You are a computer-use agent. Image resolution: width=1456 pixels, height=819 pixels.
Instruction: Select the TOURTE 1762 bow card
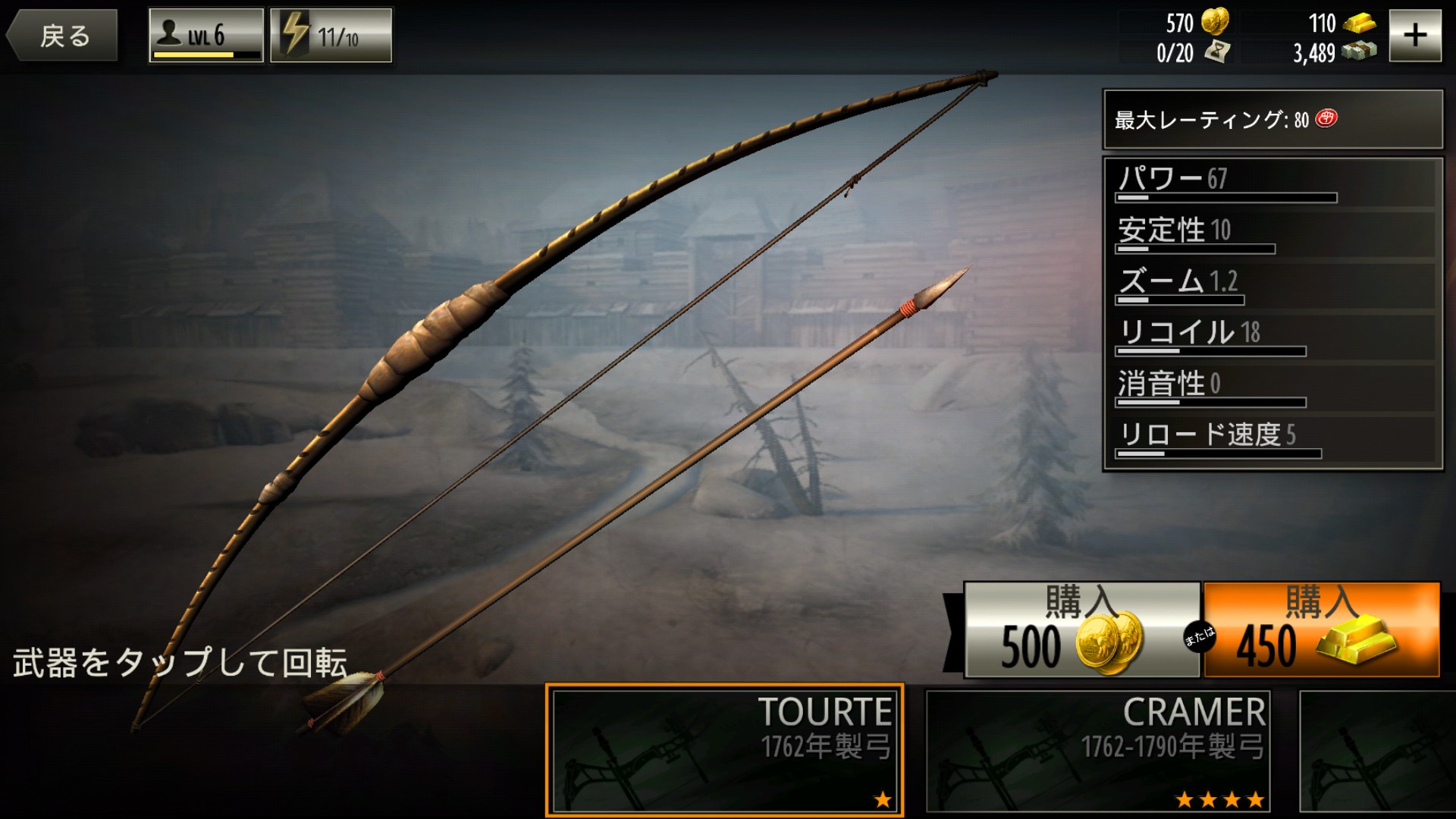724,749
